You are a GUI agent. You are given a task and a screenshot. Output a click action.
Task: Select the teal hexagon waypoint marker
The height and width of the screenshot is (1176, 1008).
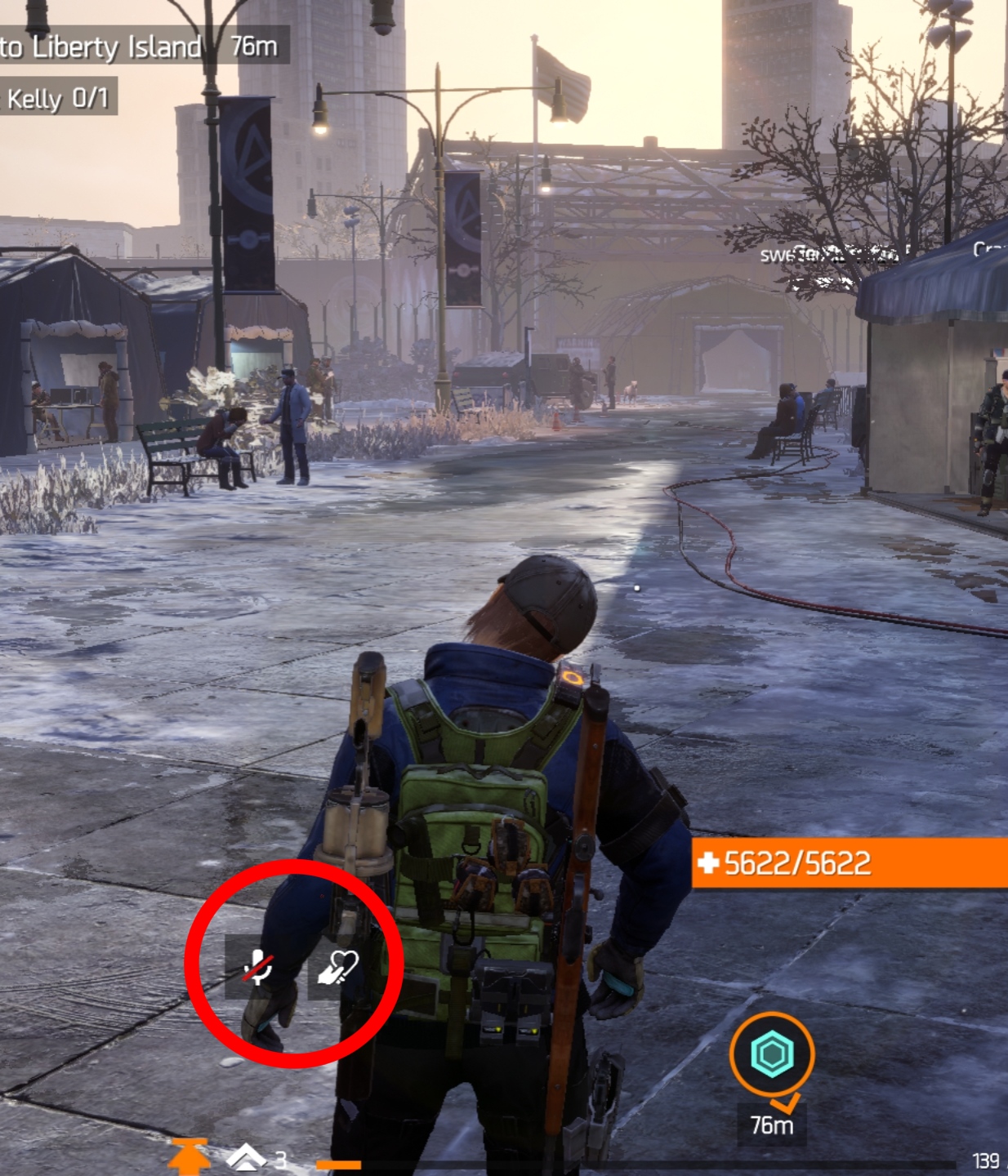(x=772, y=1053)
